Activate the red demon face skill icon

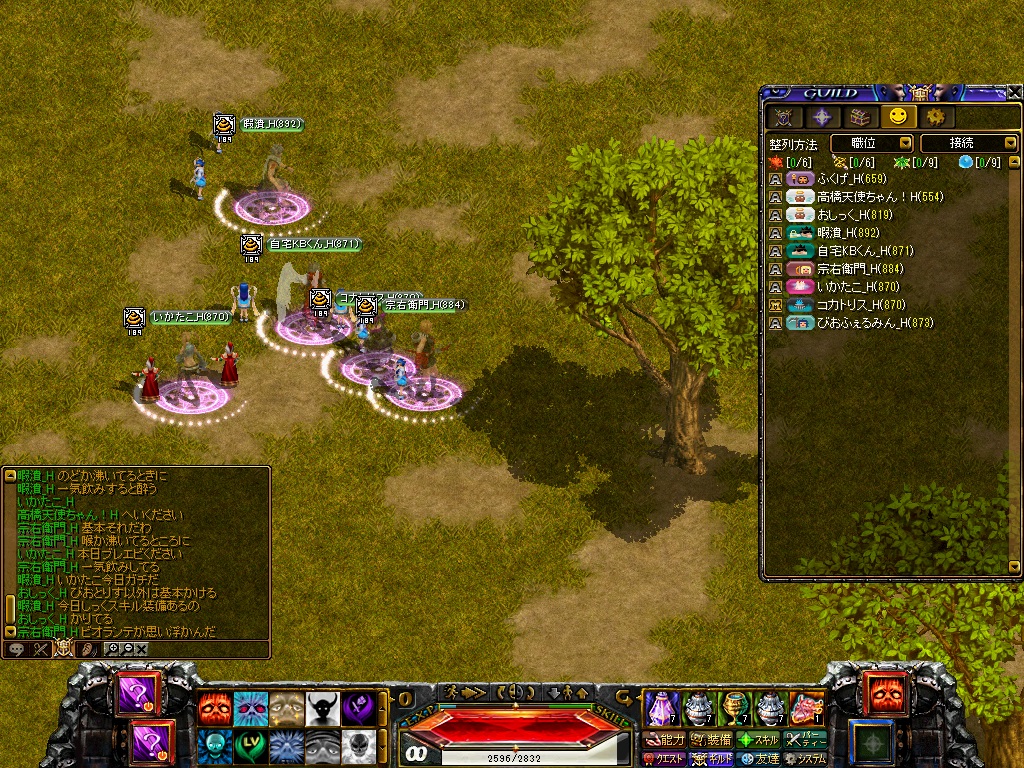click(212, 708)
